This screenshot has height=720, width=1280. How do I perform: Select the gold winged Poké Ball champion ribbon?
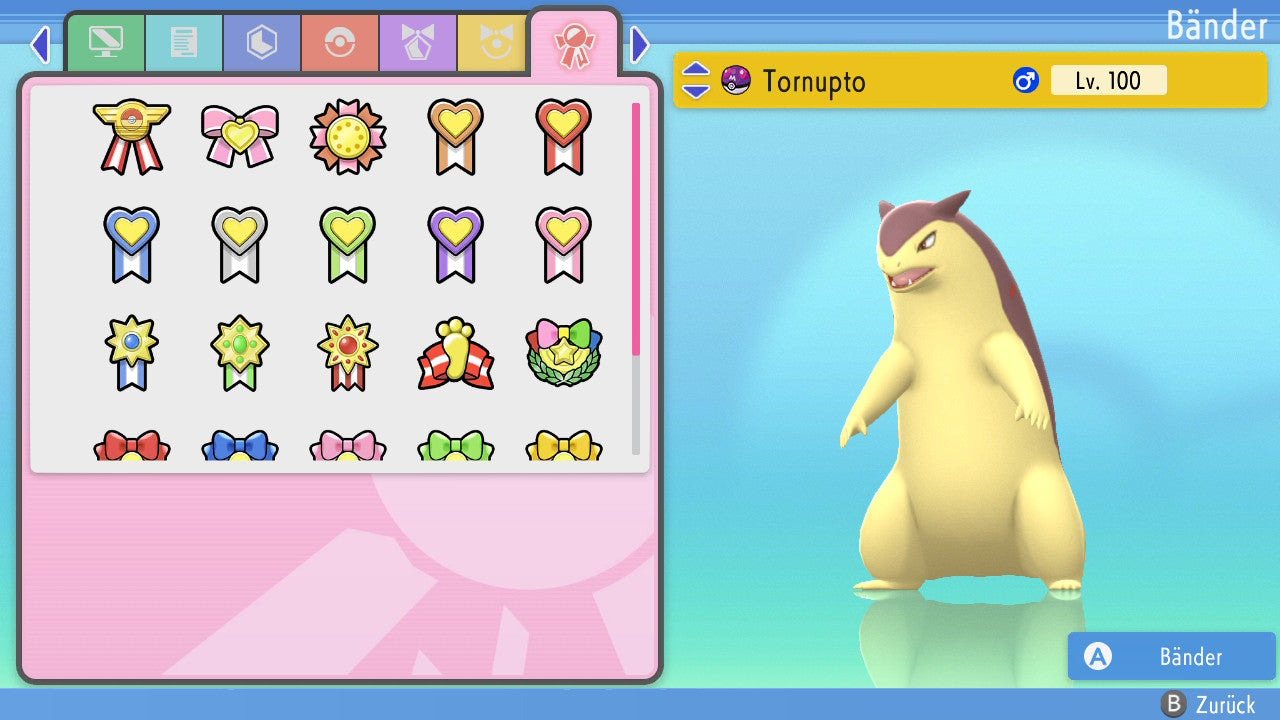point(132,136)
